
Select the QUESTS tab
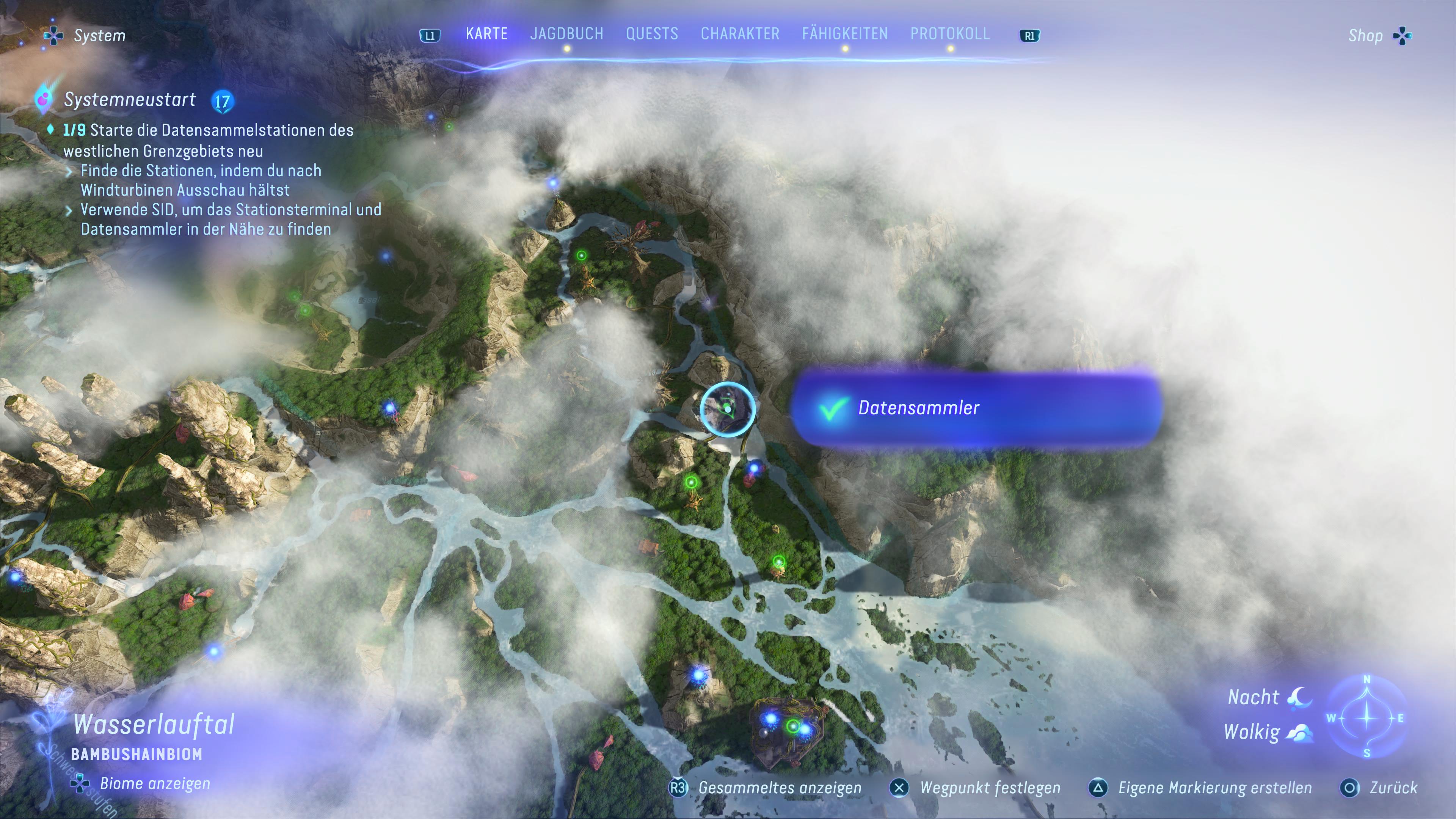652,34
